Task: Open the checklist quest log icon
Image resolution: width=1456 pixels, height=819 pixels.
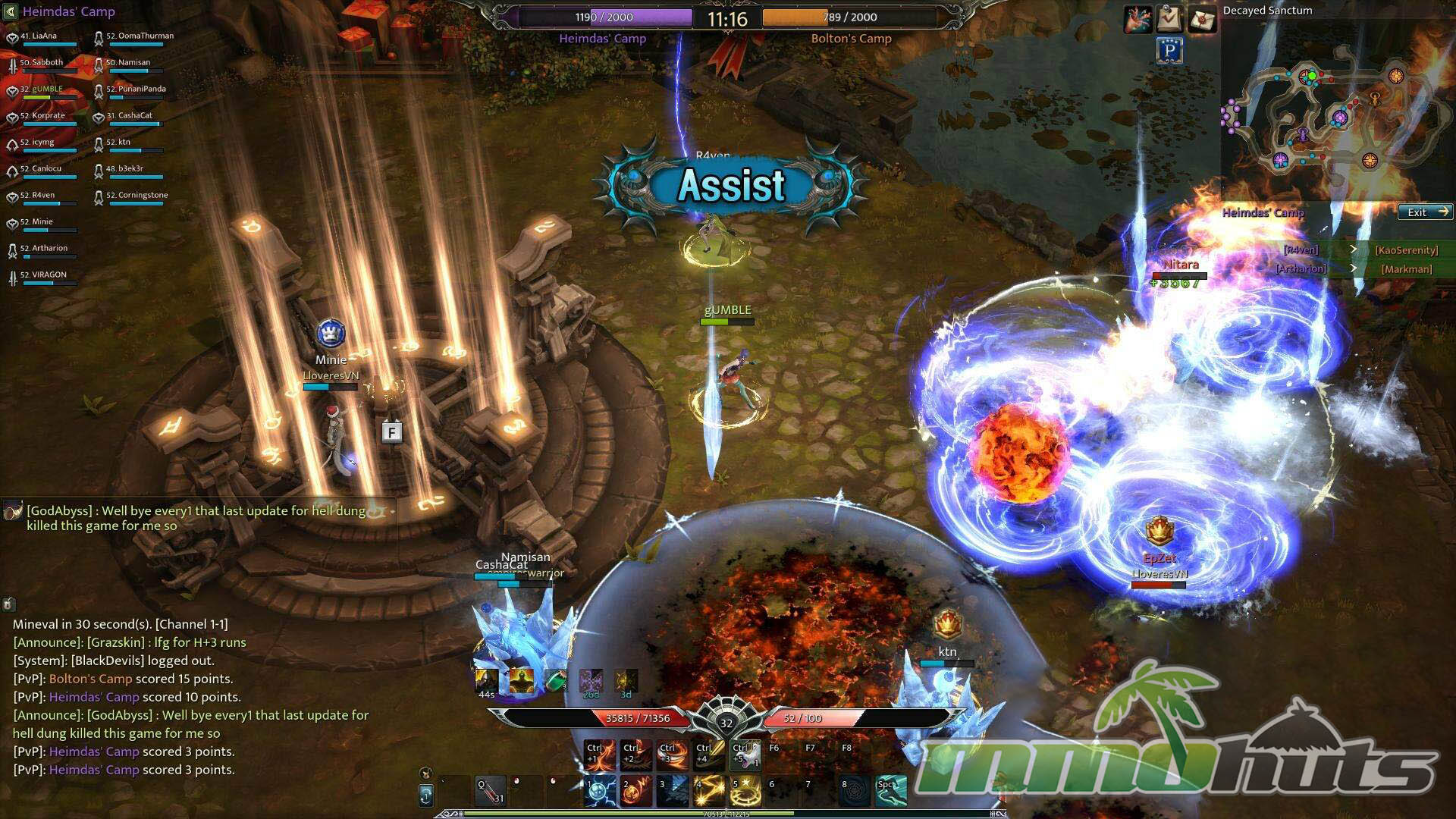Action: coord(1170,19)
